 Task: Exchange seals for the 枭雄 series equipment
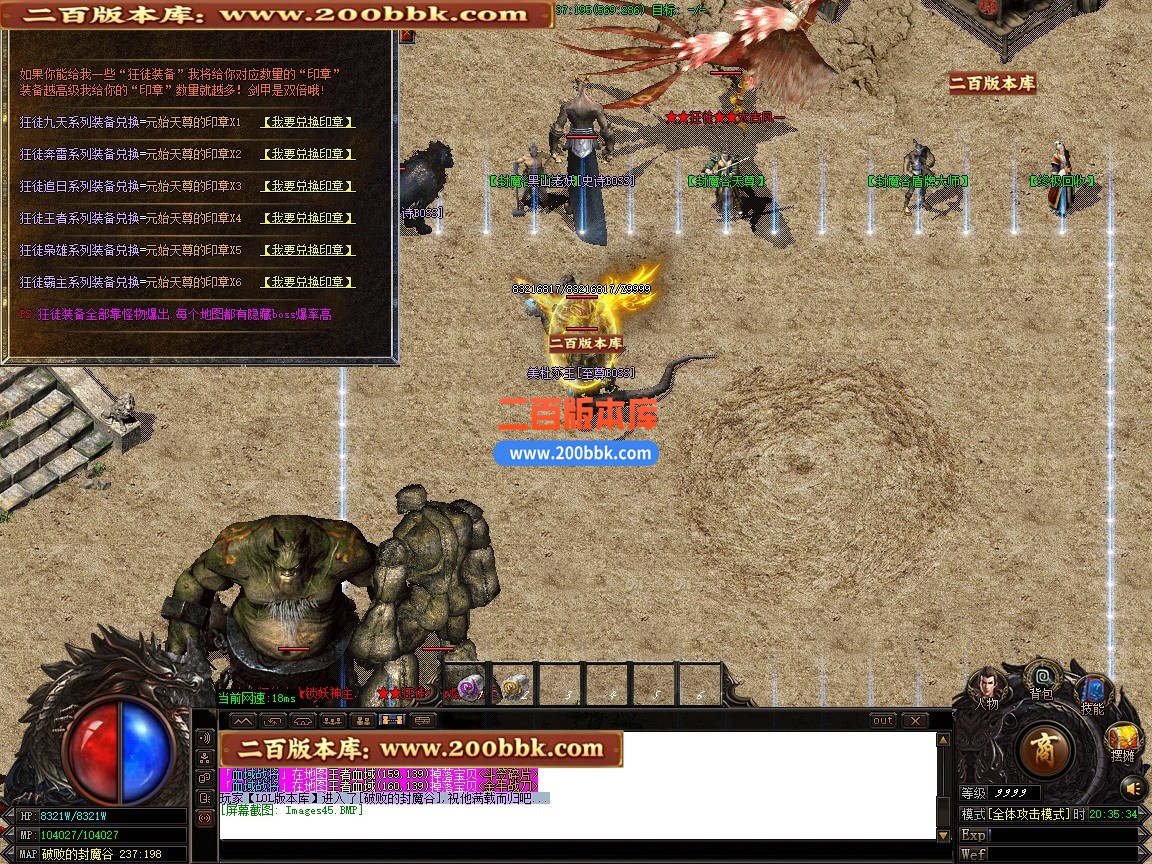(308, 250)
